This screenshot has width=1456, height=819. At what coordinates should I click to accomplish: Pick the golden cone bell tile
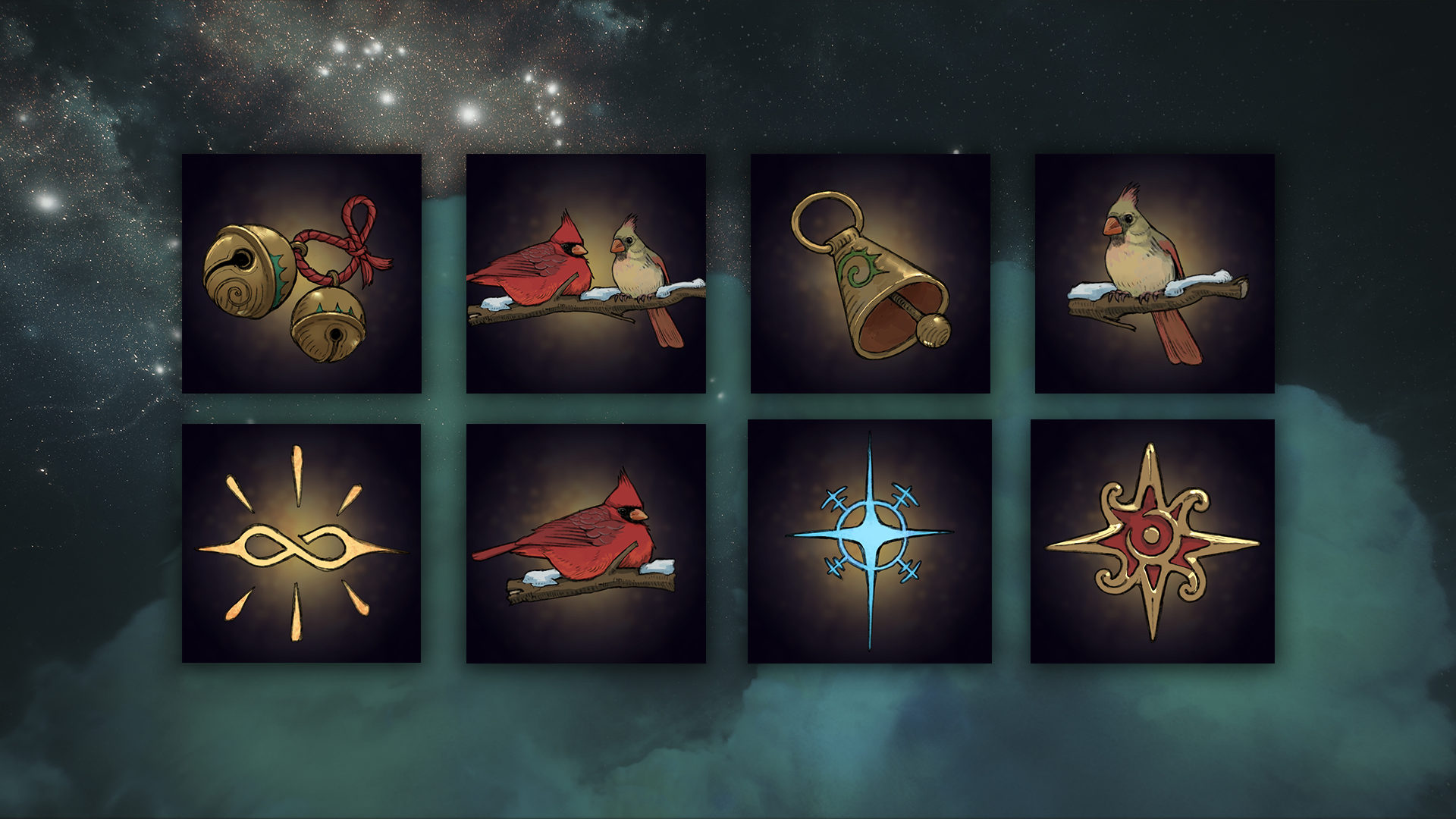coord(870,274)
